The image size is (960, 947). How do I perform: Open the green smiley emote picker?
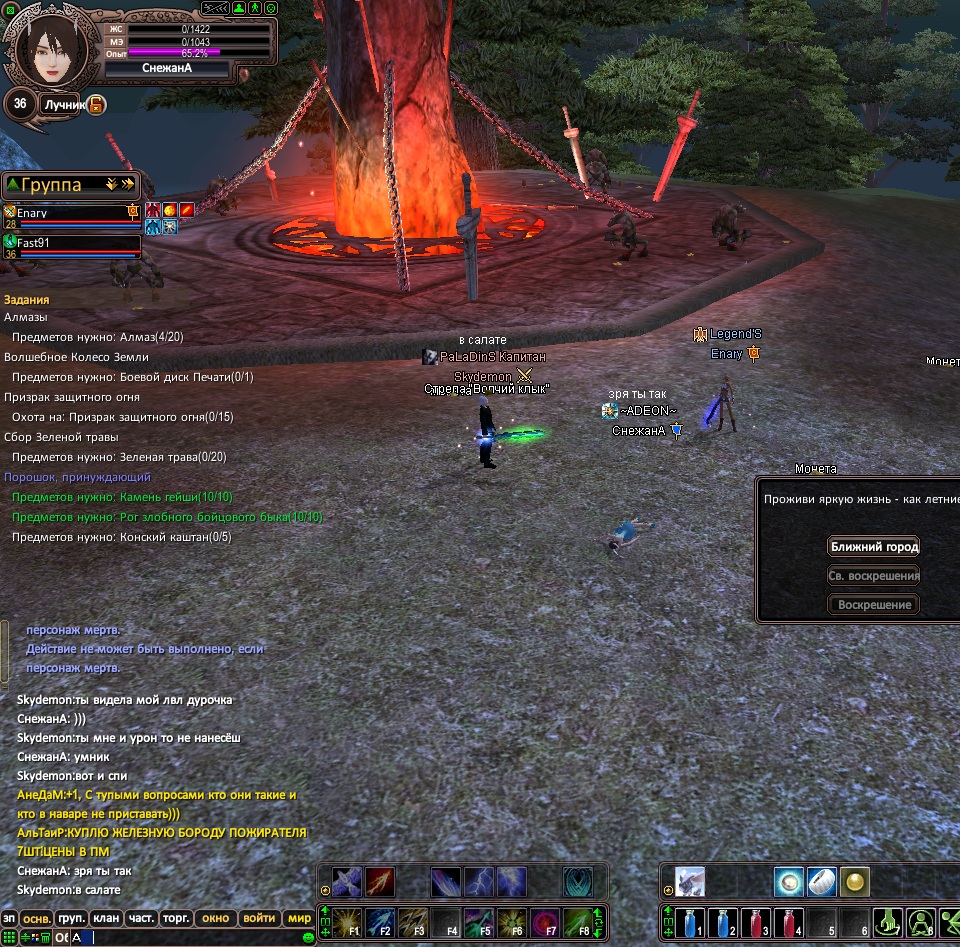(309, 937)
